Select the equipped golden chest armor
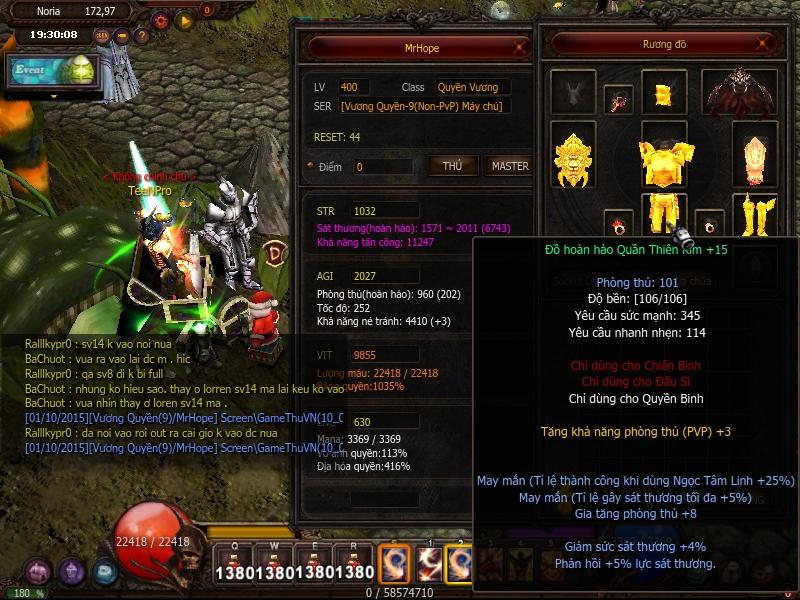 click(662, 160)
